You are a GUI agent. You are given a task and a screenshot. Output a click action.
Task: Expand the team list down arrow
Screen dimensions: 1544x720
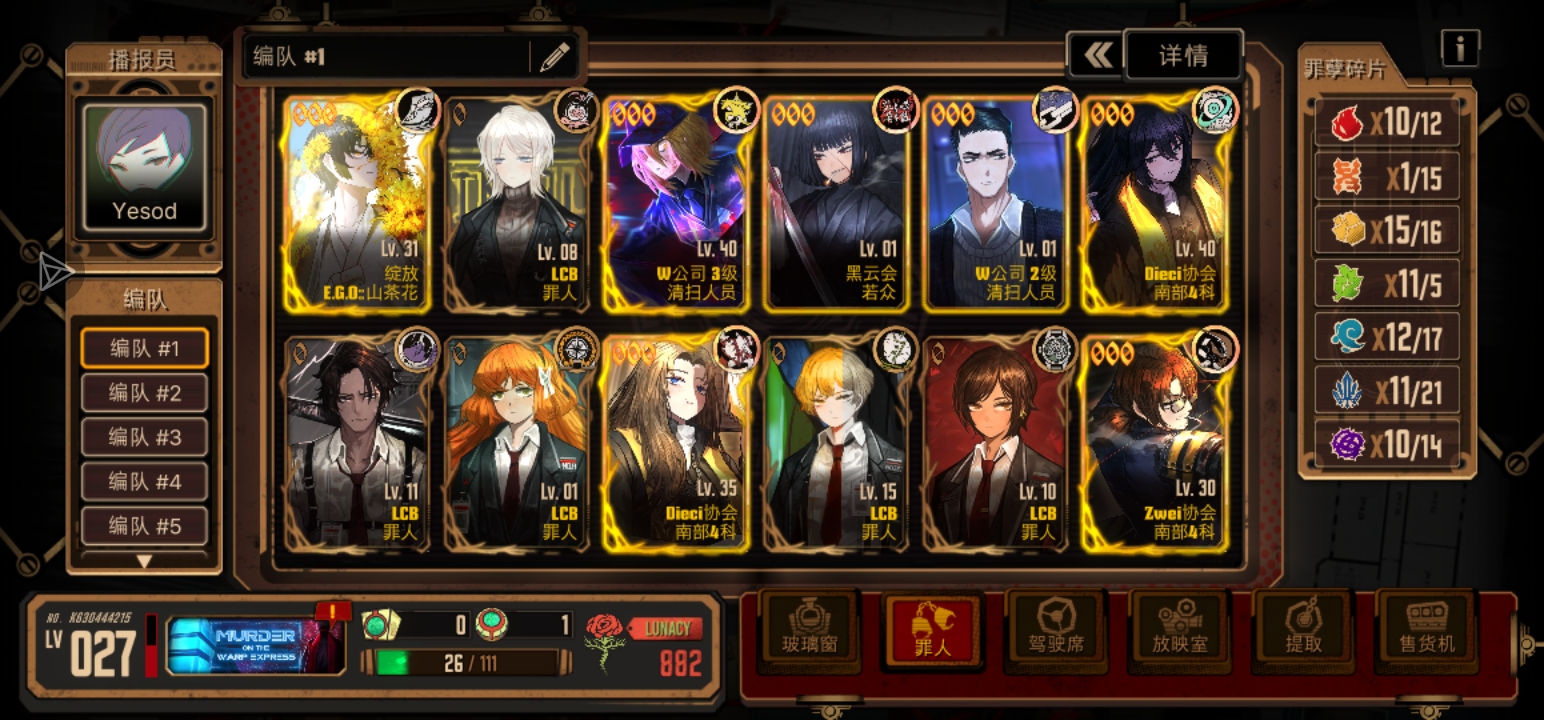pyautogui.click(x=145, y=561)
